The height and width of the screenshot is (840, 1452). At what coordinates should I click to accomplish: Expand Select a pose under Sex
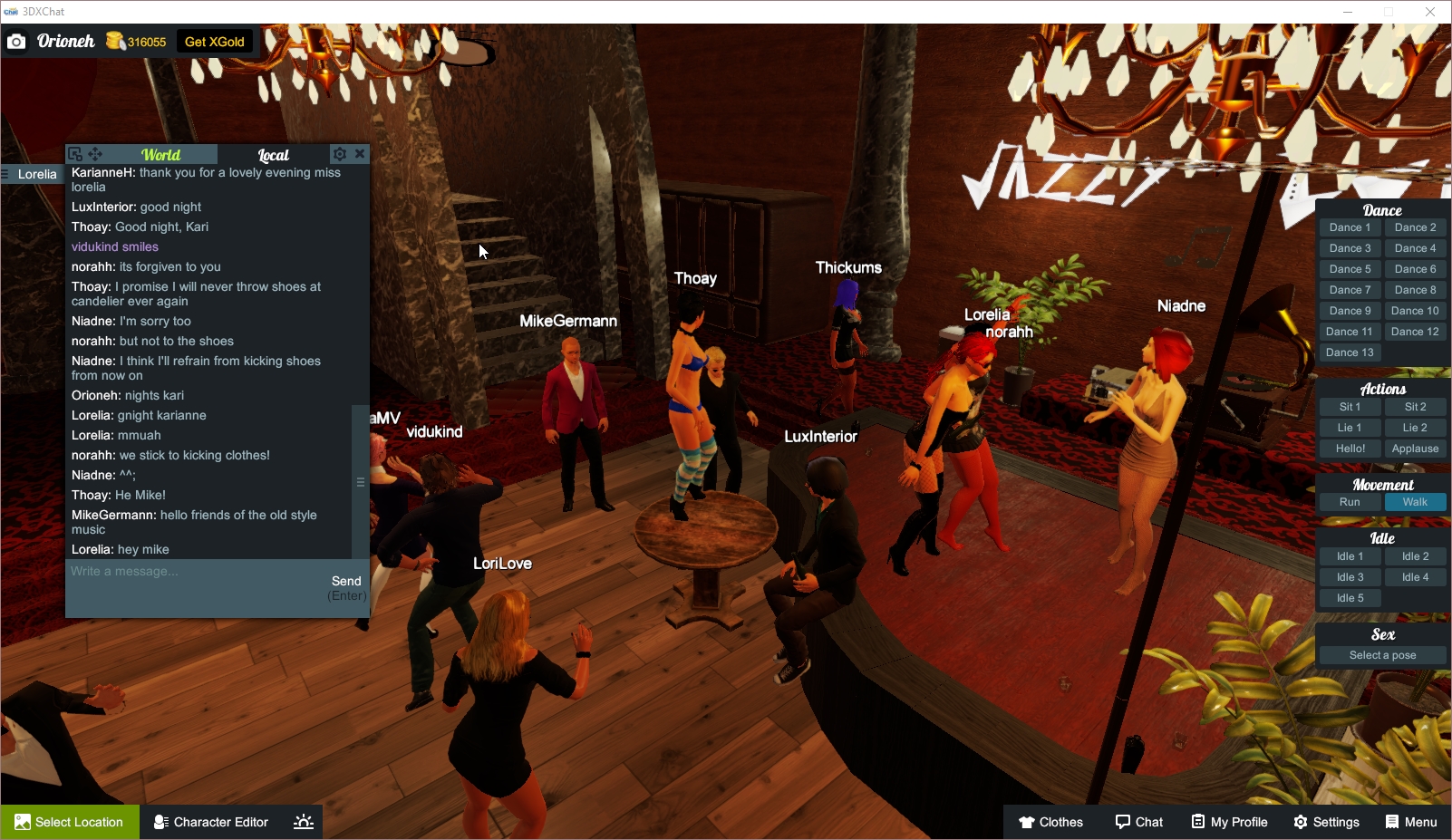(x=1382, y=654)
